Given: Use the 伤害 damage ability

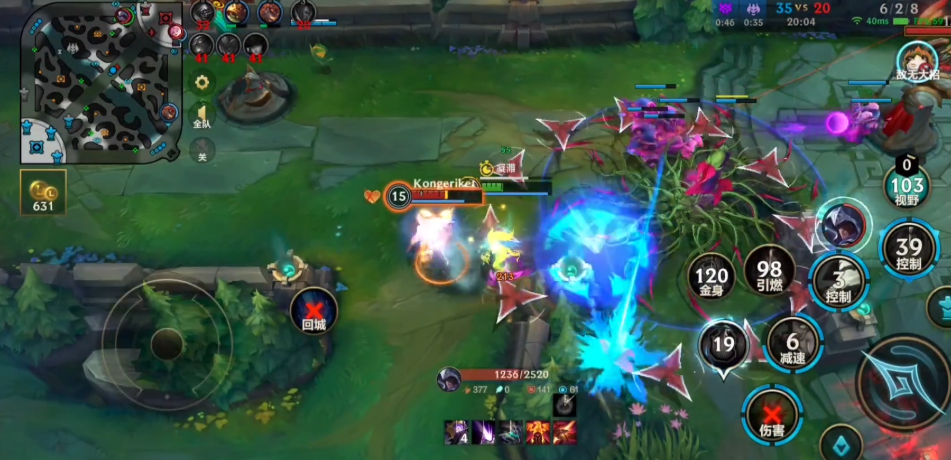Looking at the screenshot, I should pos(772,414).
